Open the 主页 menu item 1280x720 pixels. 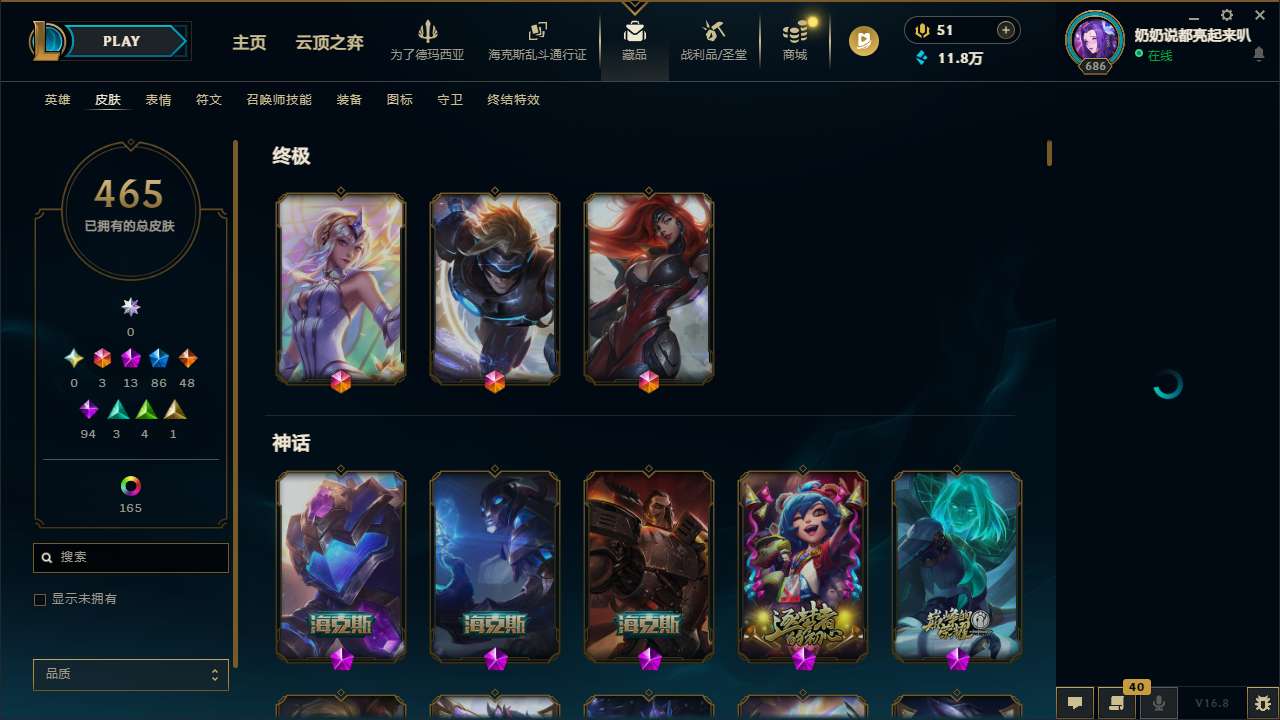click(x=248, y=43)
